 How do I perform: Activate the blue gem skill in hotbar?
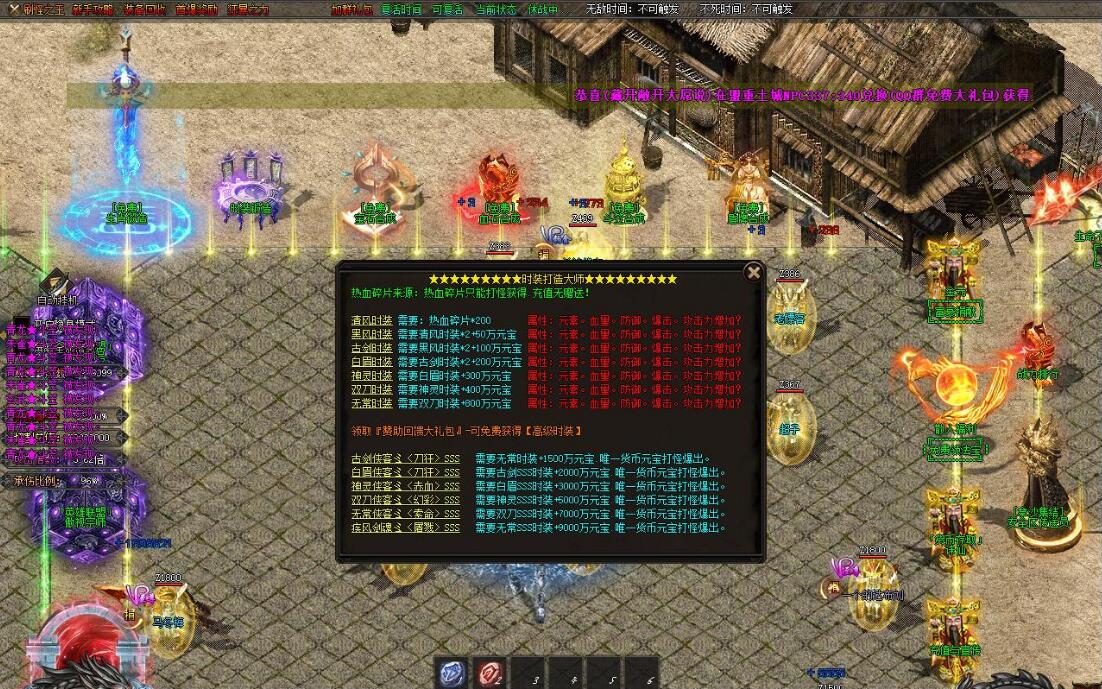453,673
